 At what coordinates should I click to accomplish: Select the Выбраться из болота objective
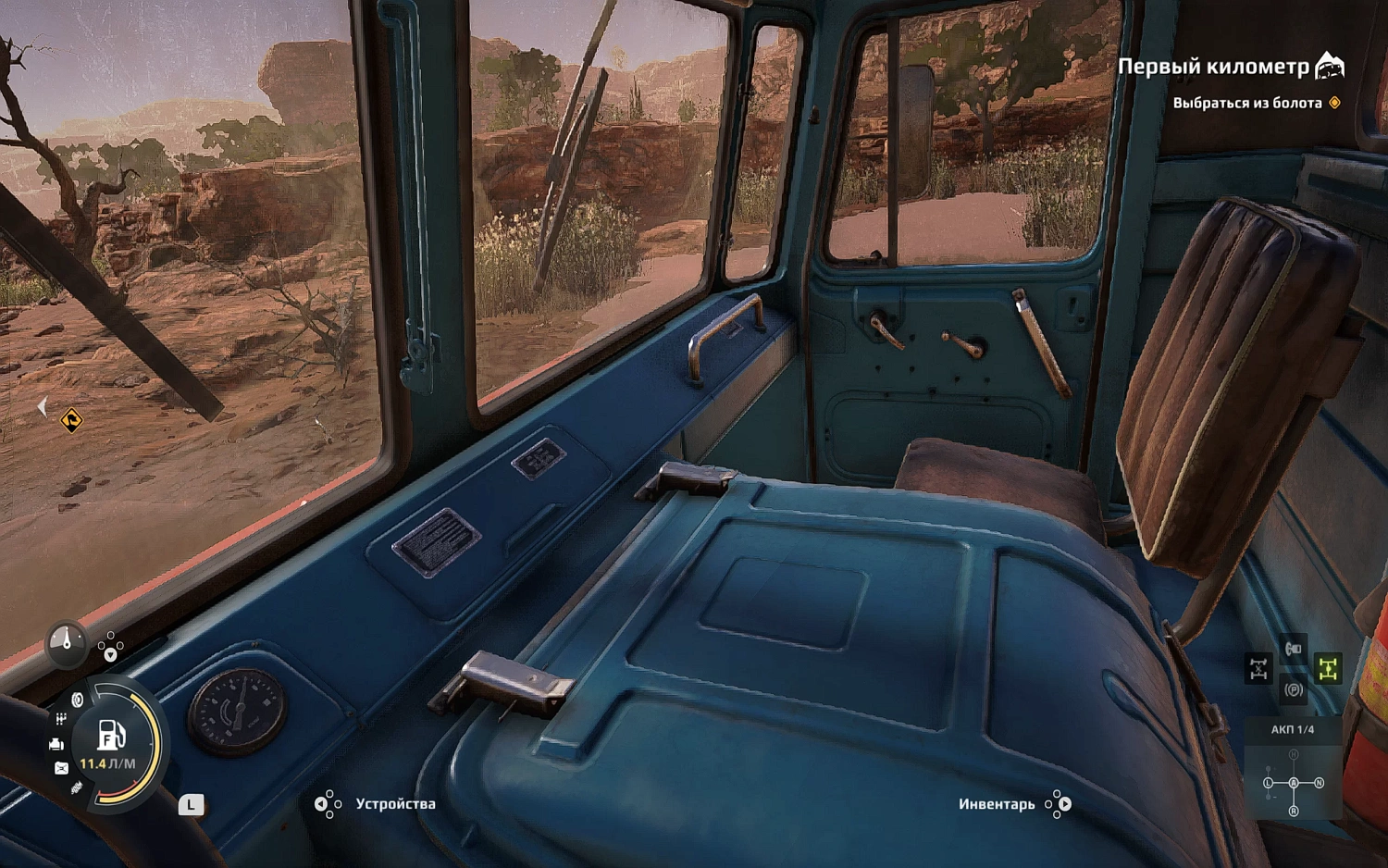(1246, 103)
